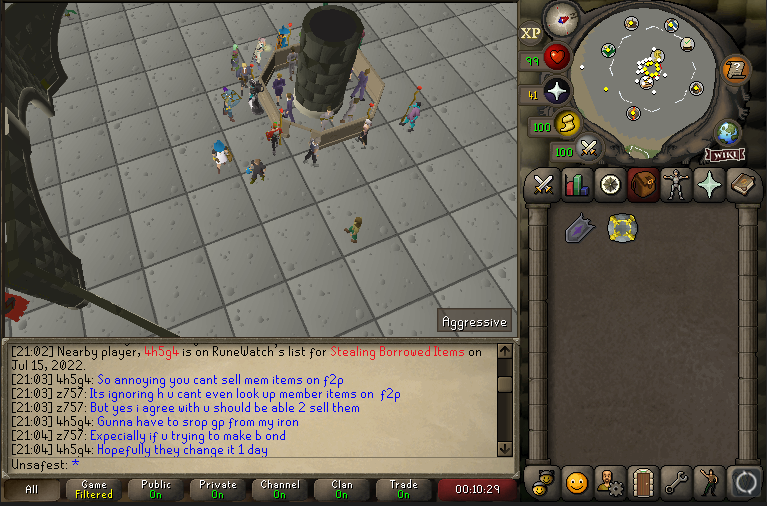Toggle the XP drops button
The height and width of the screenshot is (506, 767).
point(530,33)
